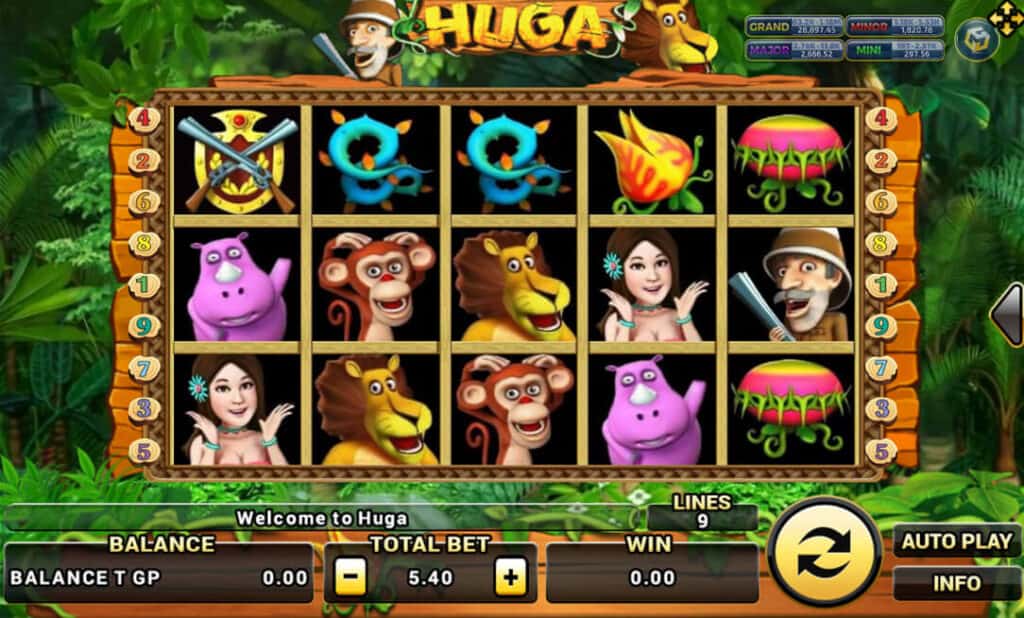Click the yellow four-arrow move icon

point(1005,16)
